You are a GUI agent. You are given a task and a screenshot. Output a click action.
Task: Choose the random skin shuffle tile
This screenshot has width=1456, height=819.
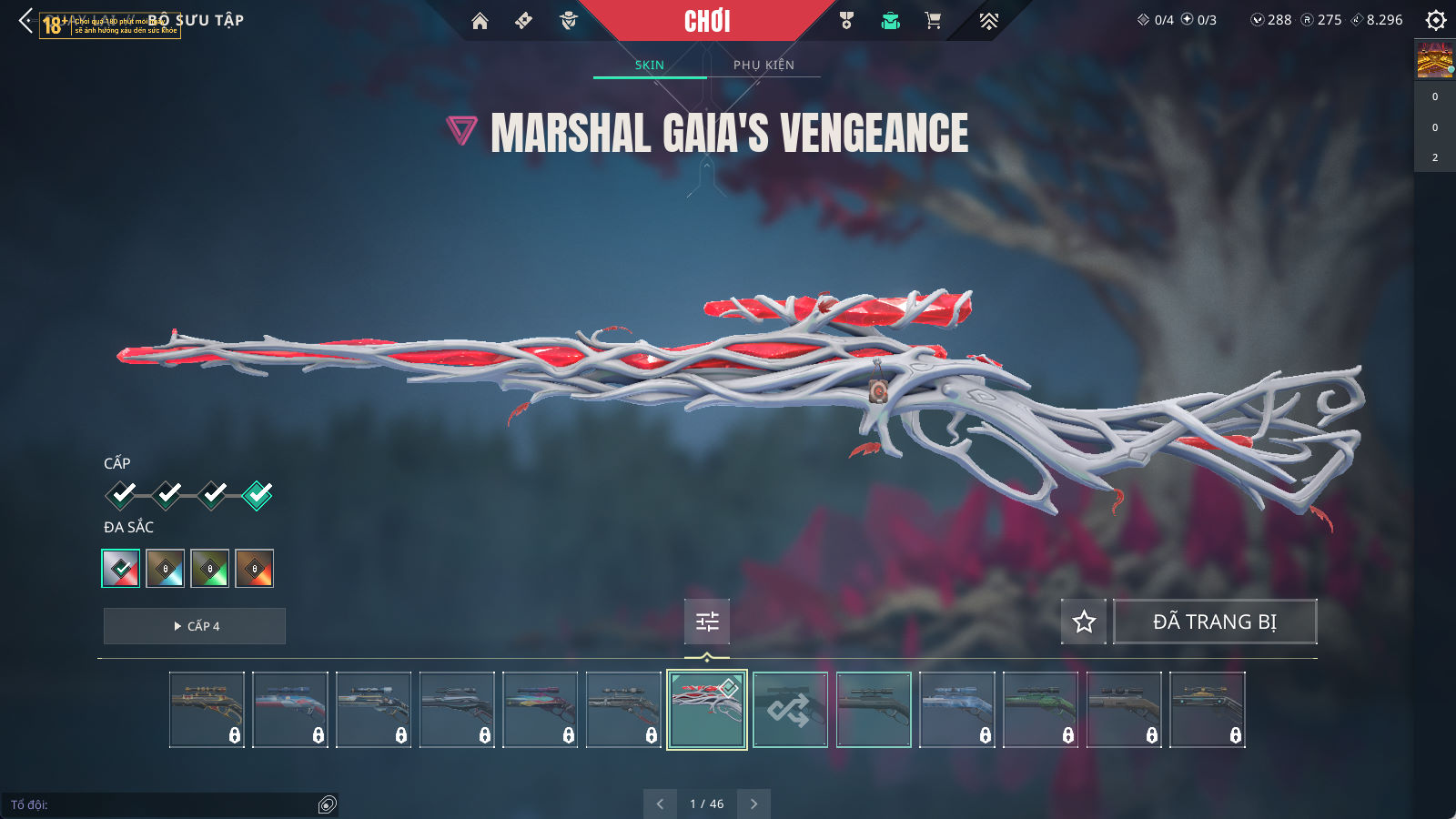coord(790,710)
